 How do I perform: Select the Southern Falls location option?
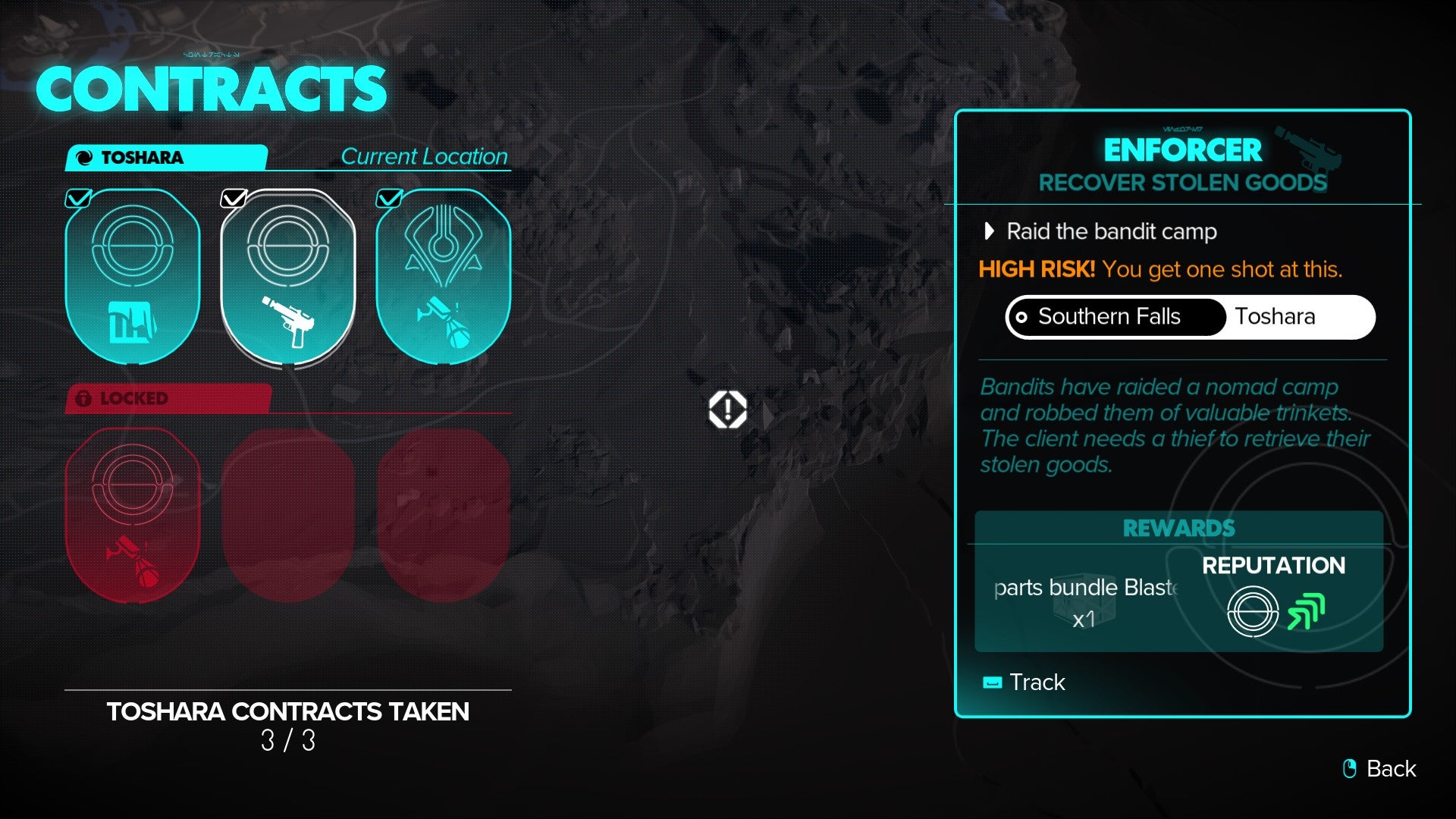(x=1113, y=317)
